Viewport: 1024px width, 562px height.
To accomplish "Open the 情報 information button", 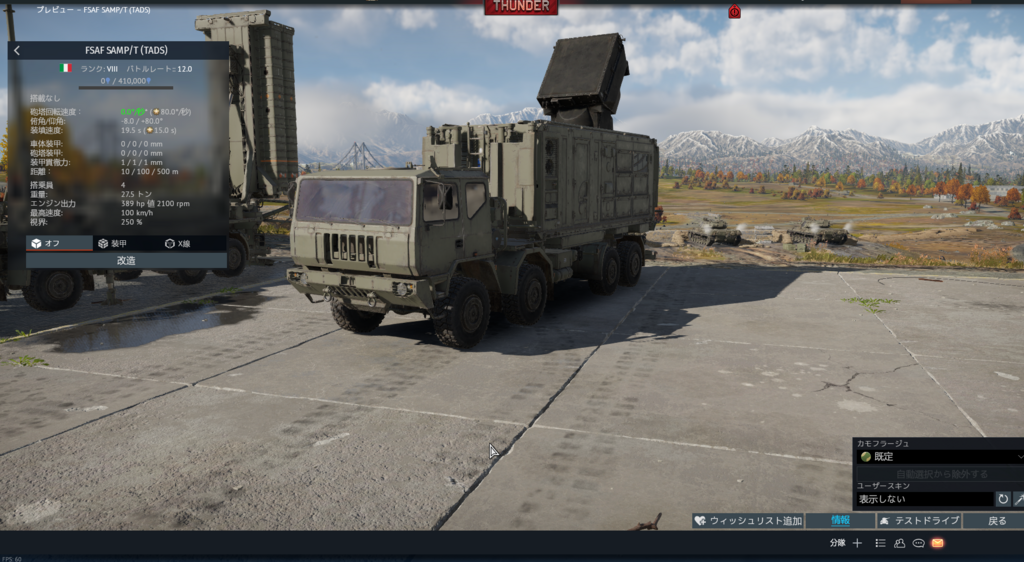I will tap(840, 520).
